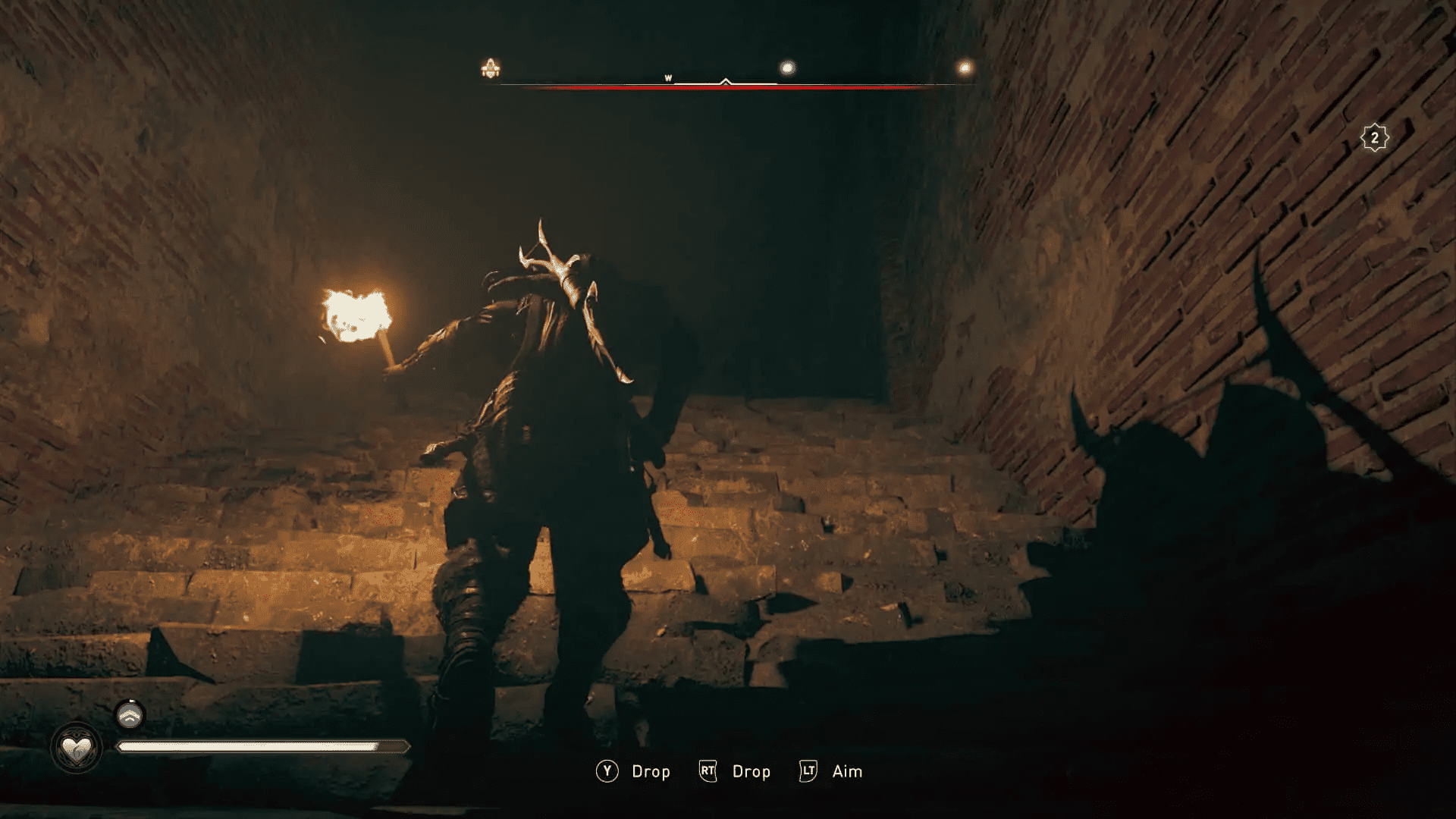Toggle the W cardinal direction marker

tap(668, 77)
